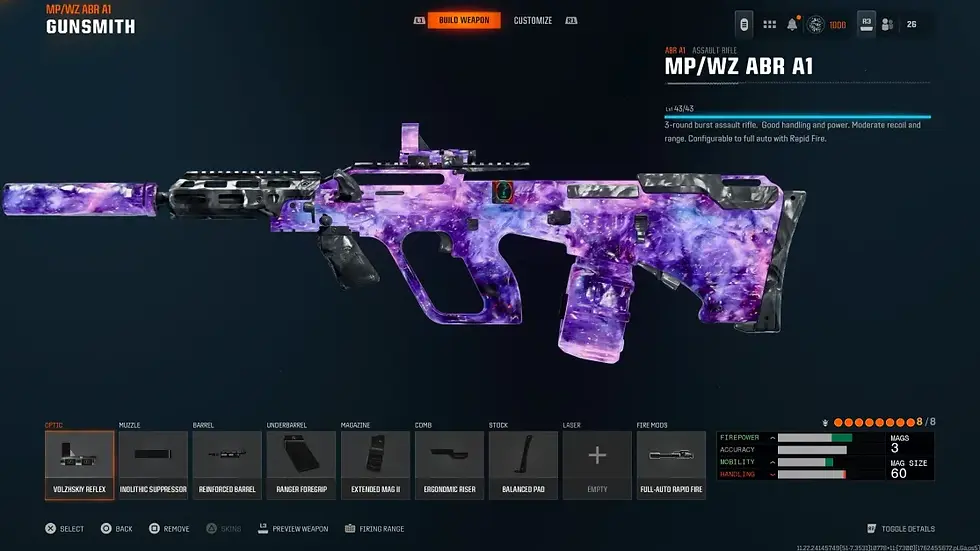Open the battery-shaped icon in top bar

pyautogui.click(x=743, y=24)
